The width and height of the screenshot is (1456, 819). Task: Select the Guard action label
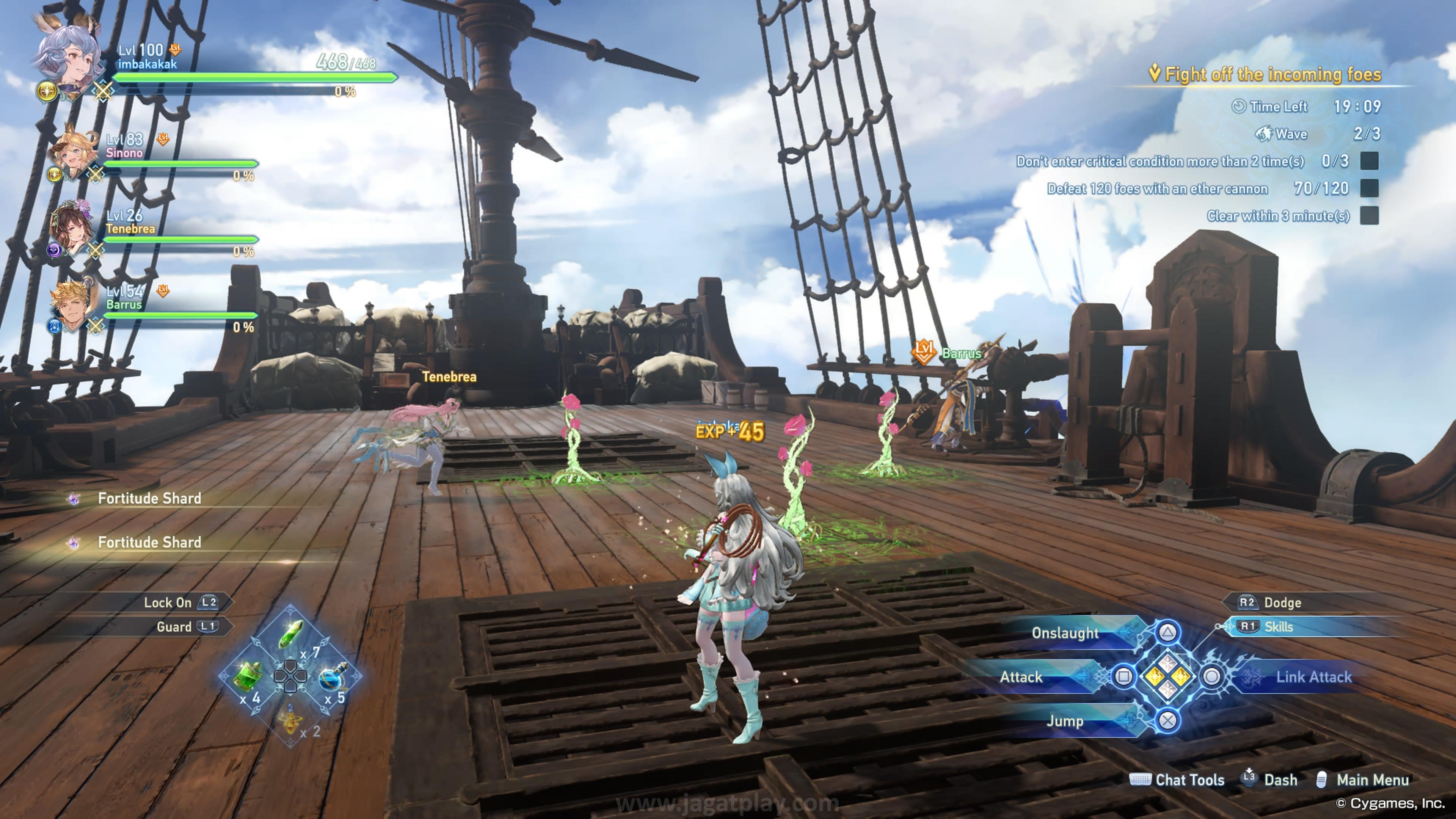tap(174, 626)
